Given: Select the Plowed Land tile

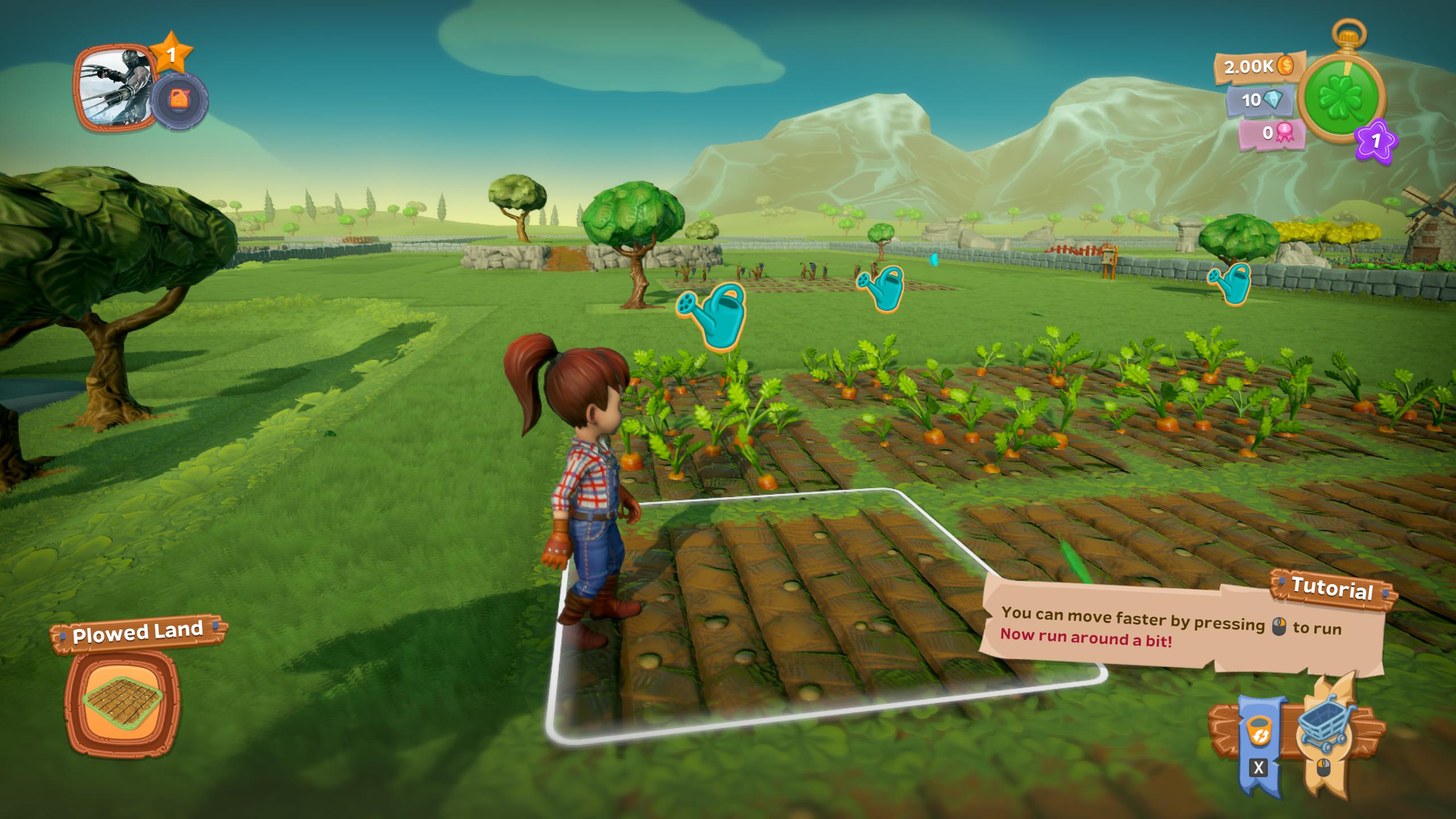Looking at the screenshot, I should (x=122, y=704).
